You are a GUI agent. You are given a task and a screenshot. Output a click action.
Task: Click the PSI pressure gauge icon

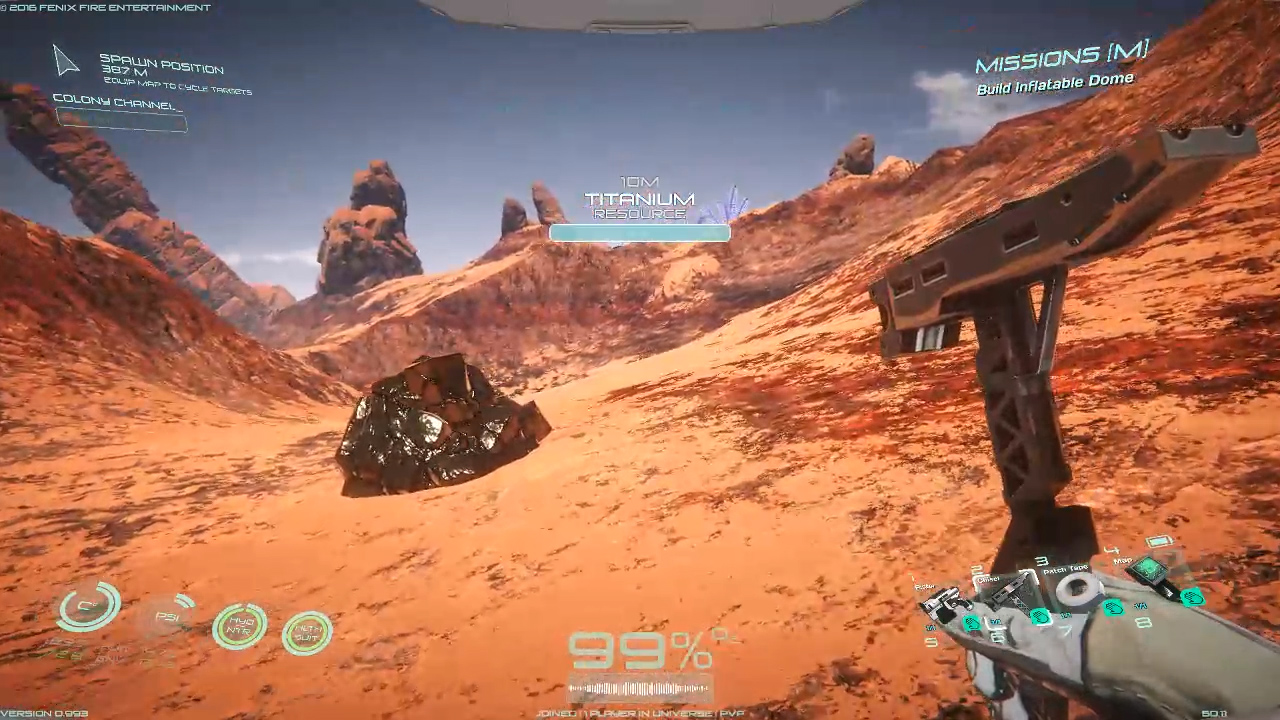pyautogui.click(x=168, y=617)
